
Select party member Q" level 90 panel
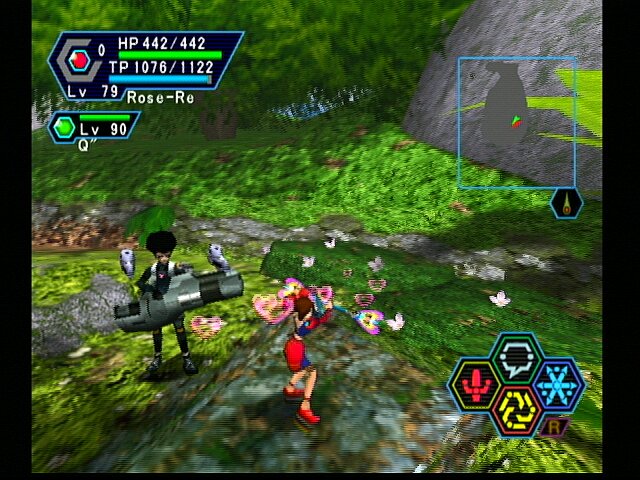[x=94, y=128]
